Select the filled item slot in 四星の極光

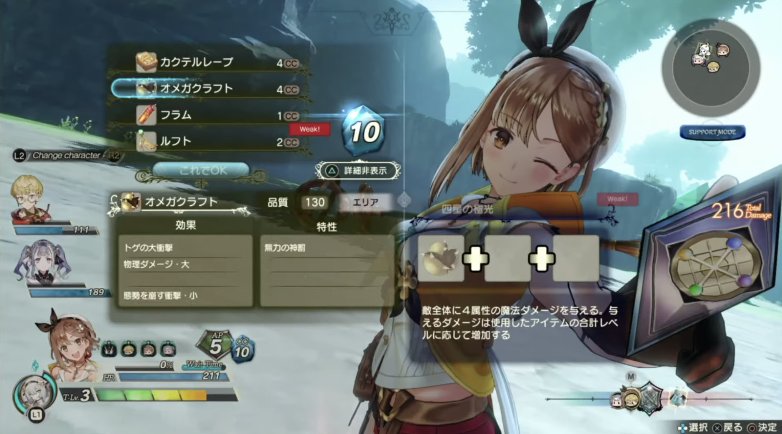pyautogui.click(x=438, y=260)
